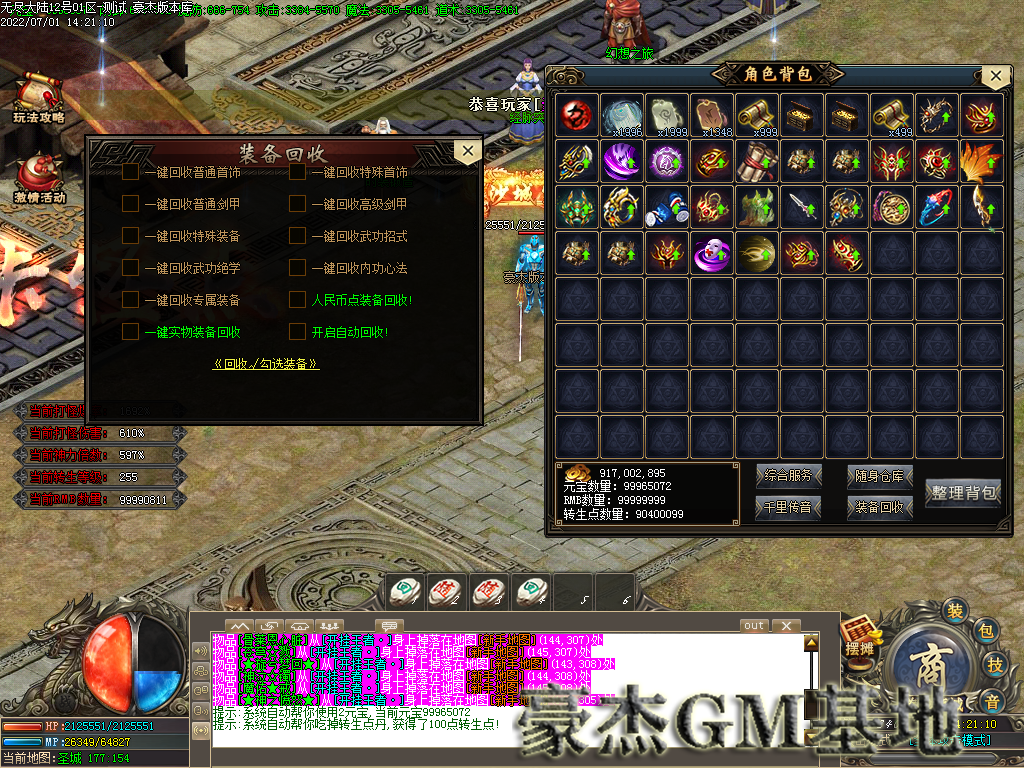Click the 《回收/勾选装备》 link
Screen dimensions: 1024x768
pyautogui.click(x=266, y=364)
